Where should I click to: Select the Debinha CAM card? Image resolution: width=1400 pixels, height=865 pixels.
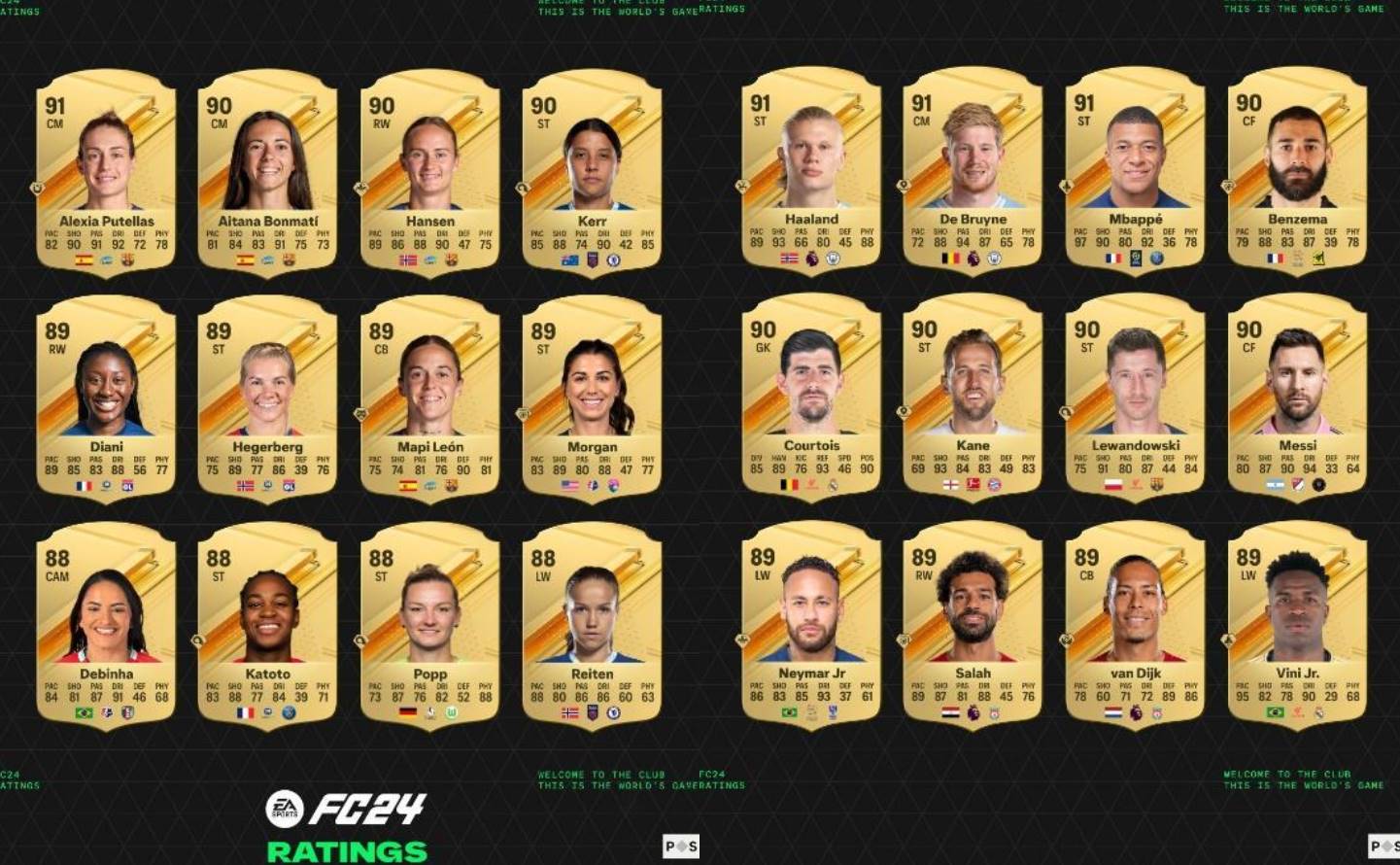[106, 625]
